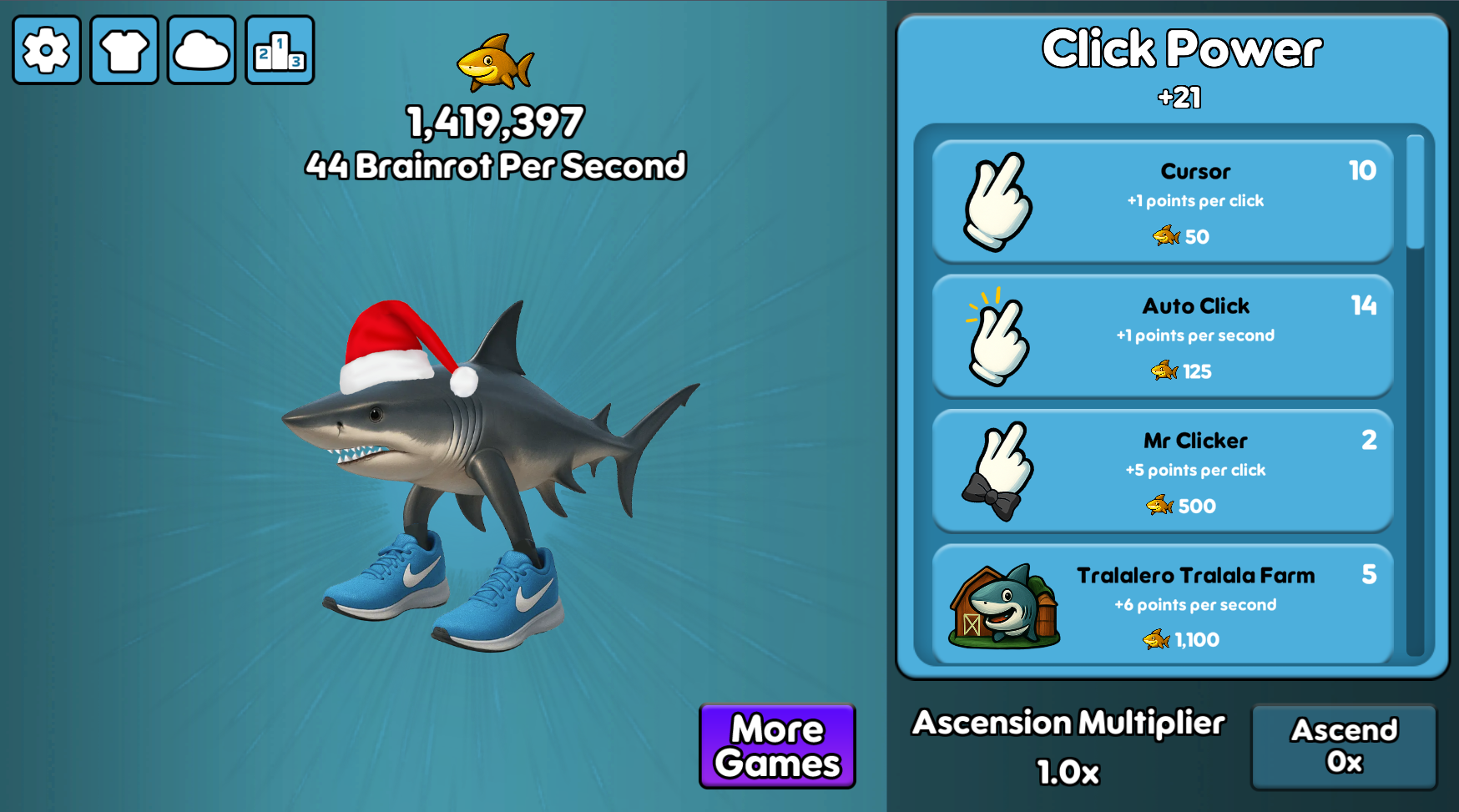
Task: Open the More Games button
Action: tap(777, 746)
